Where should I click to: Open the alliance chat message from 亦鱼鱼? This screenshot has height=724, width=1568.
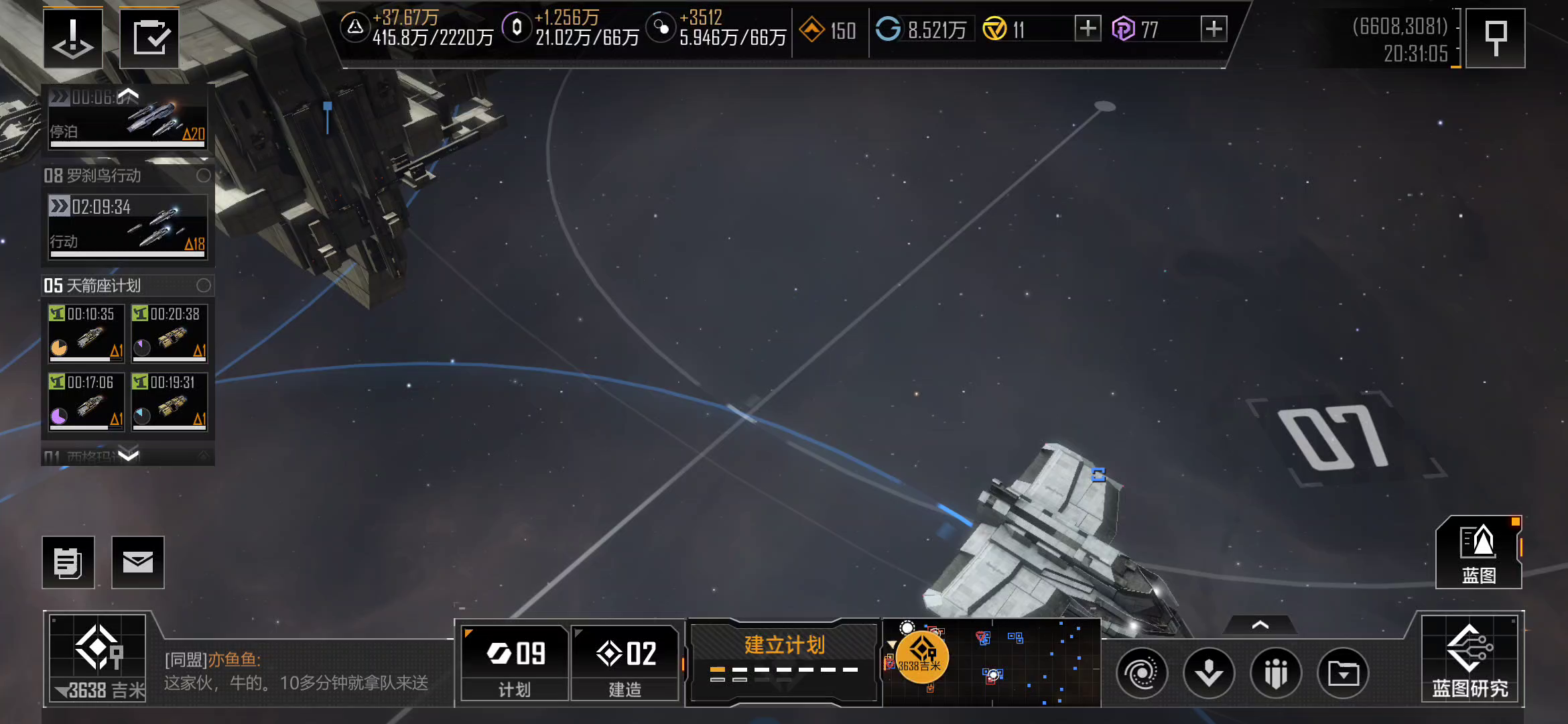point(296,672)
